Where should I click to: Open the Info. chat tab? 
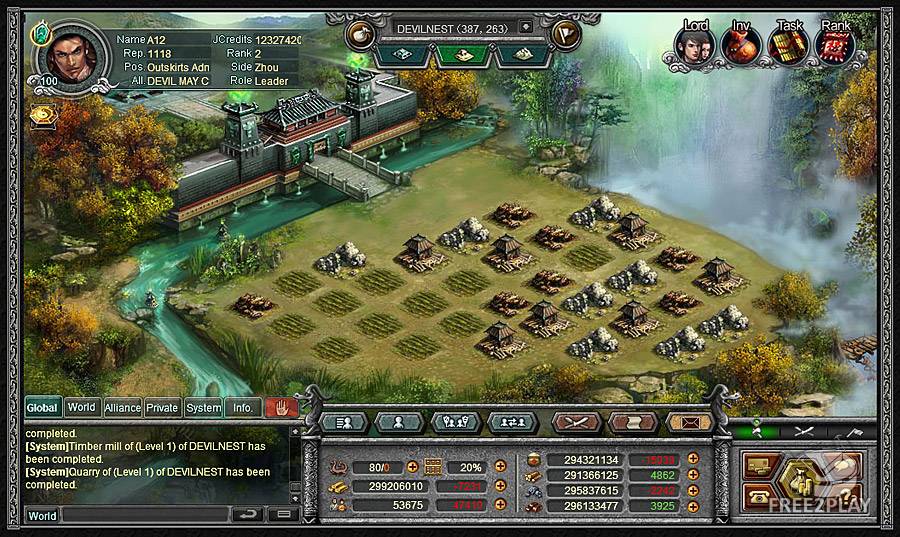pyautogui.click(x=242, y=408)
